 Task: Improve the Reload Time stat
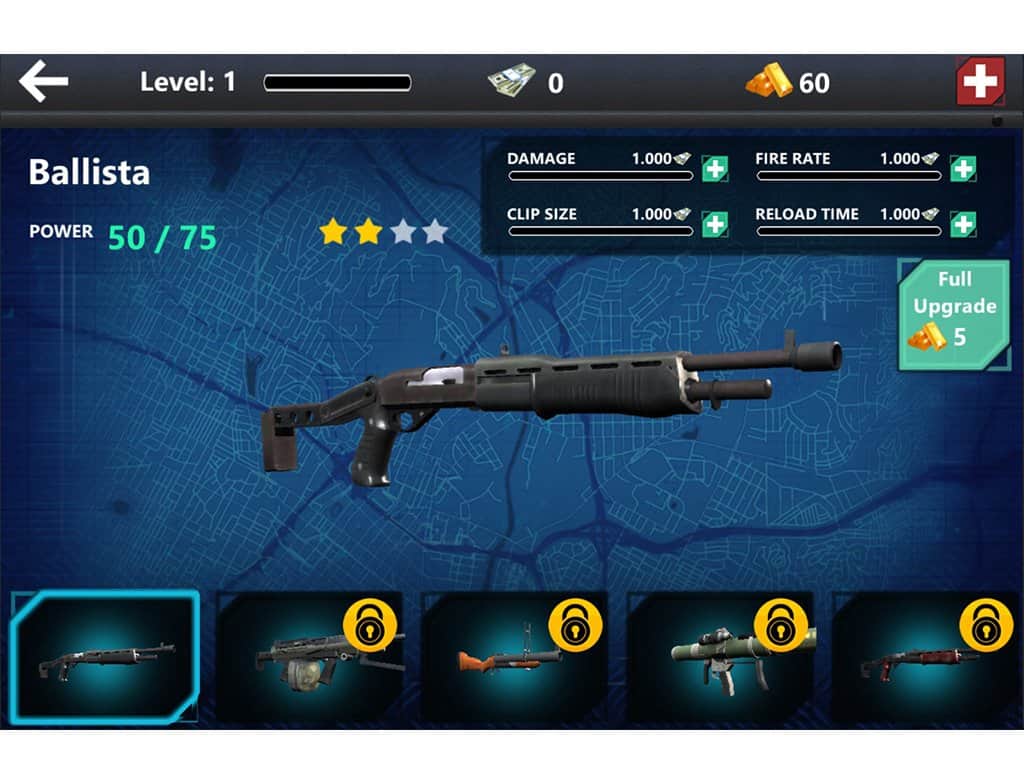[963, 224]
